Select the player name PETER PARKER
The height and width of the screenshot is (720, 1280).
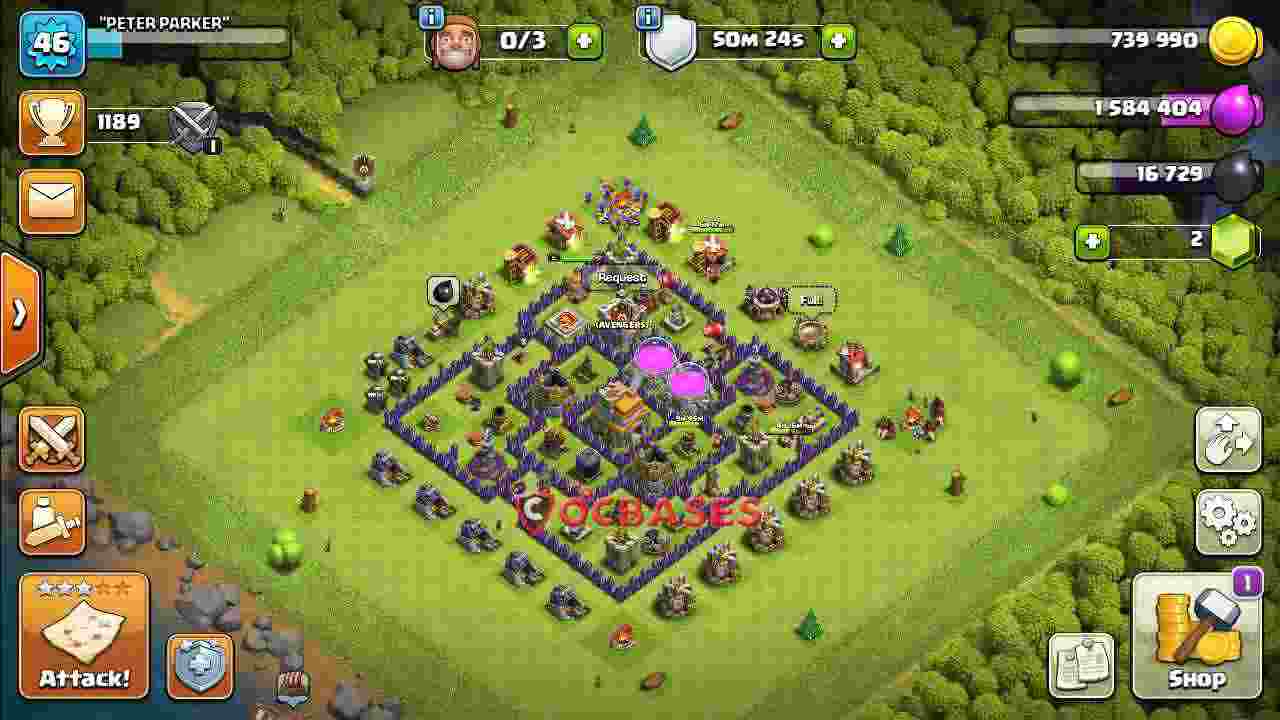coord(165,22)
